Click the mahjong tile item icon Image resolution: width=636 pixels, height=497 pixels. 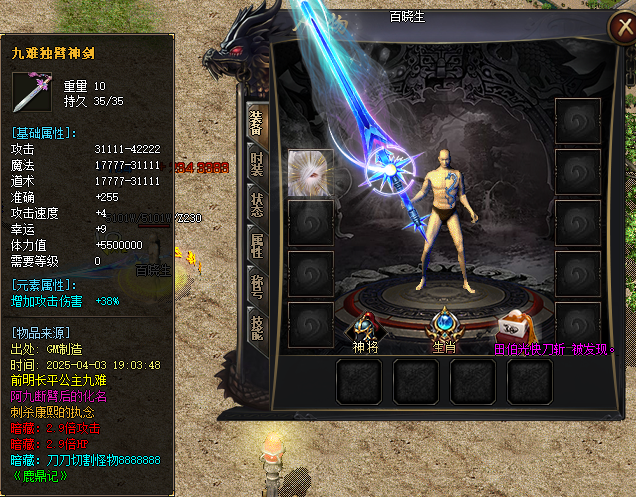[514, 326]
